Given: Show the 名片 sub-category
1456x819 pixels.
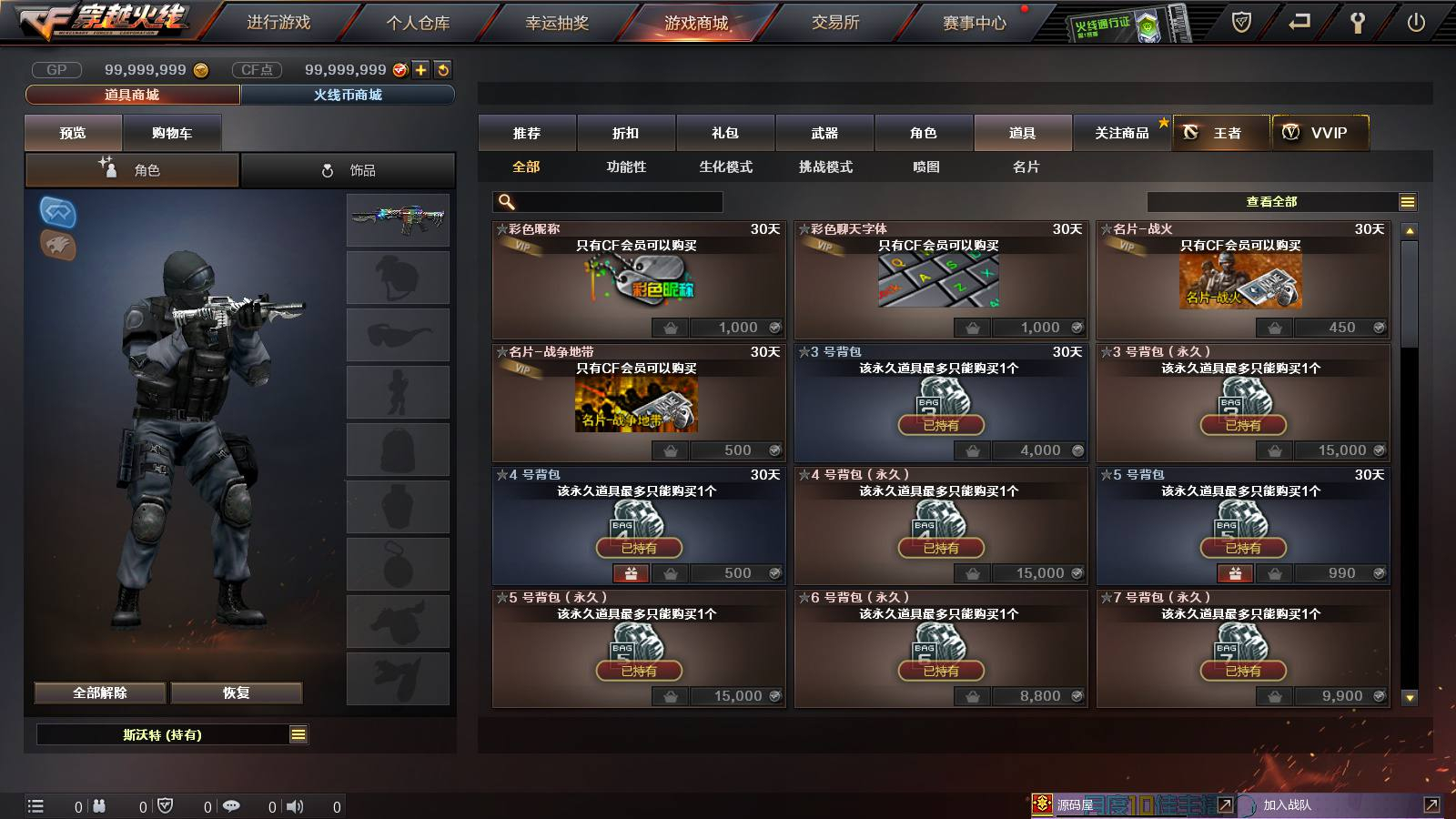Looking at the screenshot, I should pyautogui.click(x=1026, y=167).
